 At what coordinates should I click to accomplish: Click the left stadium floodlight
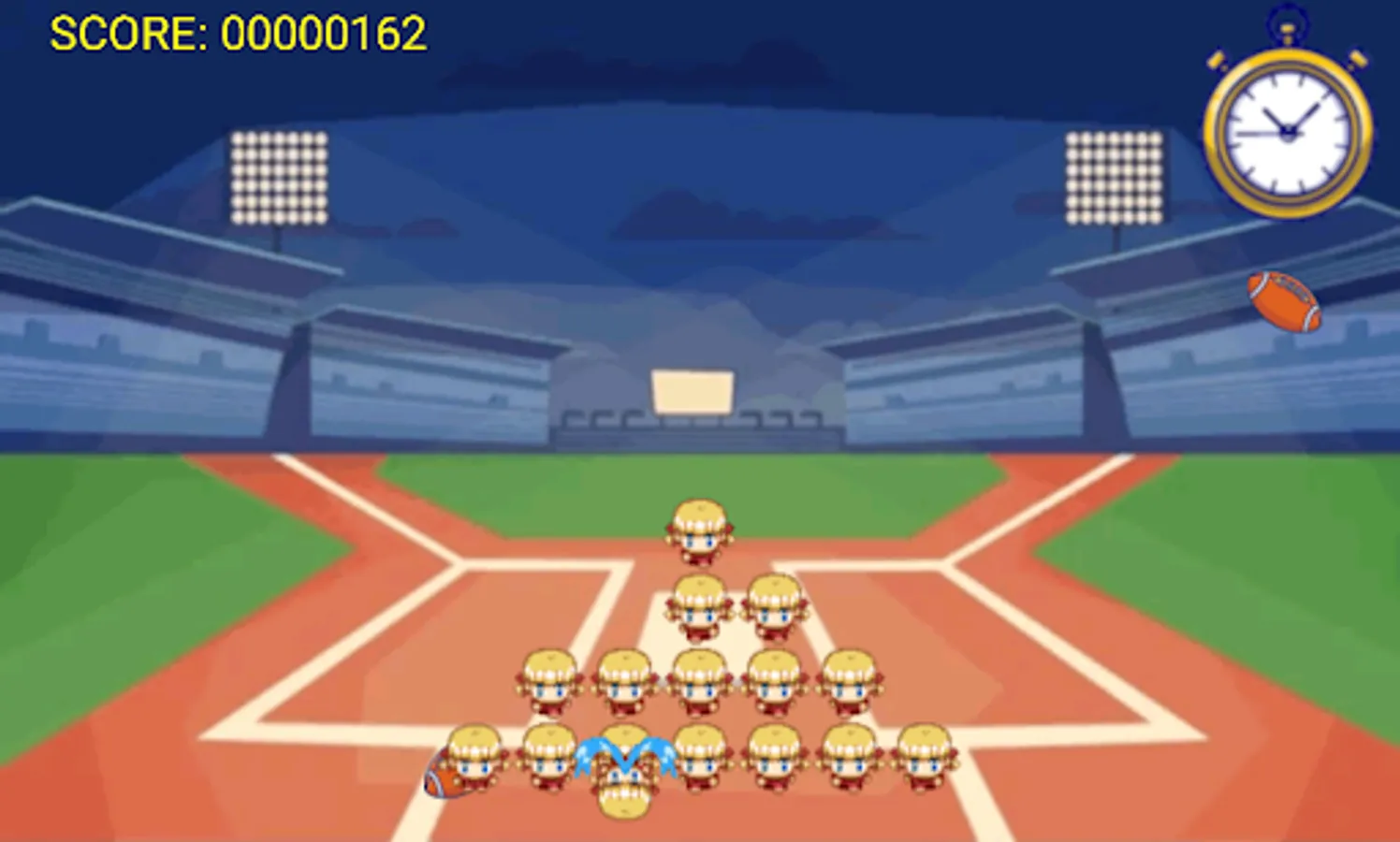click(x=276, y=178)
